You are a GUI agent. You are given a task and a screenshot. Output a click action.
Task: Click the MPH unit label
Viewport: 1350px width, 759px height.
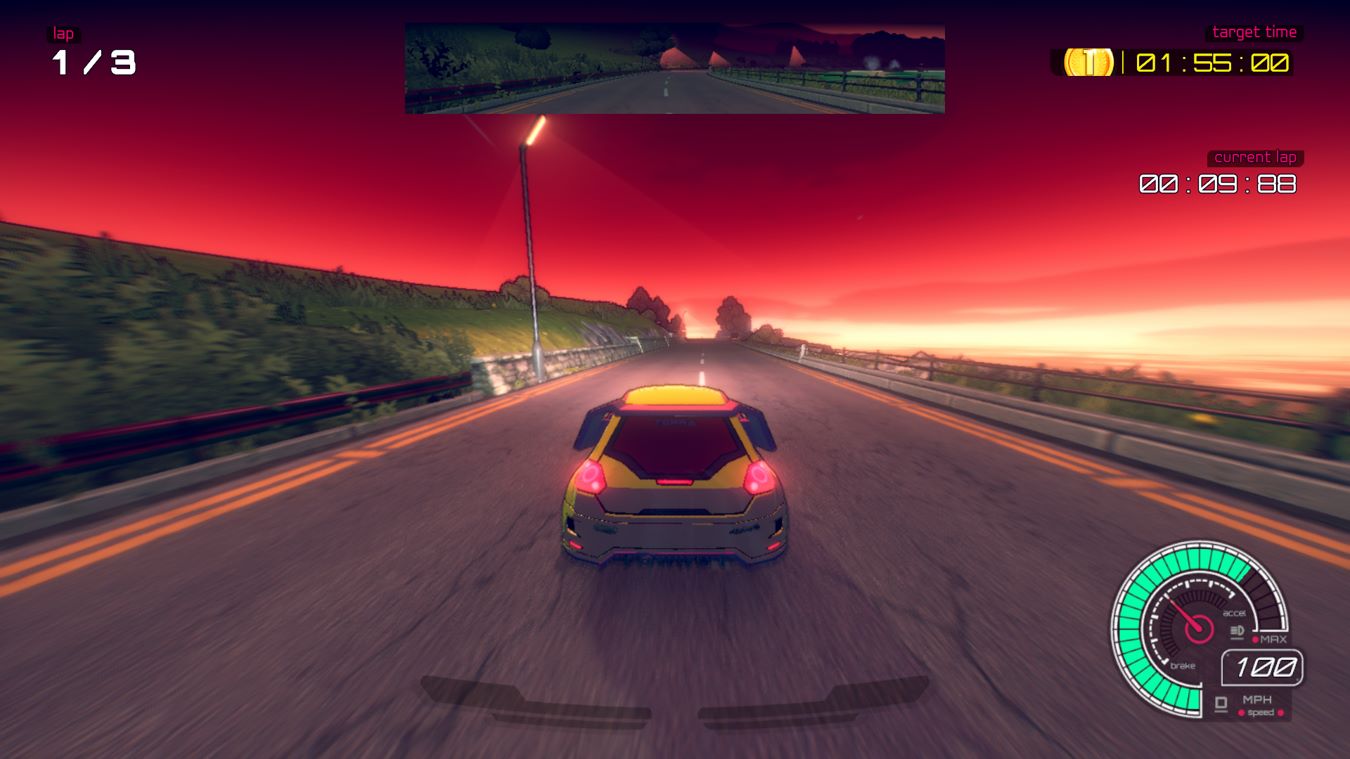(1258, 699)
